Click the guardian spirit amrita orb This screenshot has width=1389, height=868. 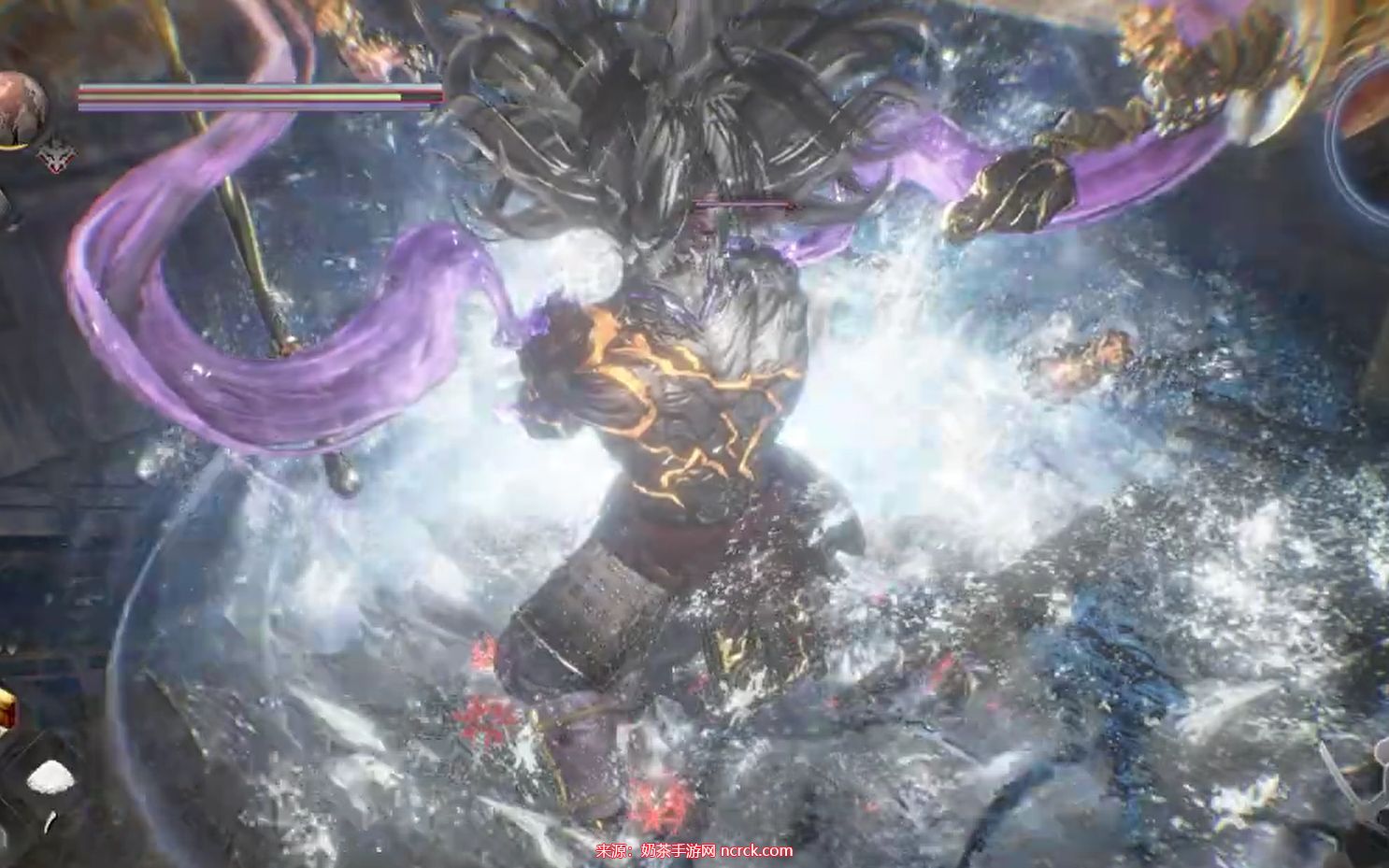coord(21,108)
